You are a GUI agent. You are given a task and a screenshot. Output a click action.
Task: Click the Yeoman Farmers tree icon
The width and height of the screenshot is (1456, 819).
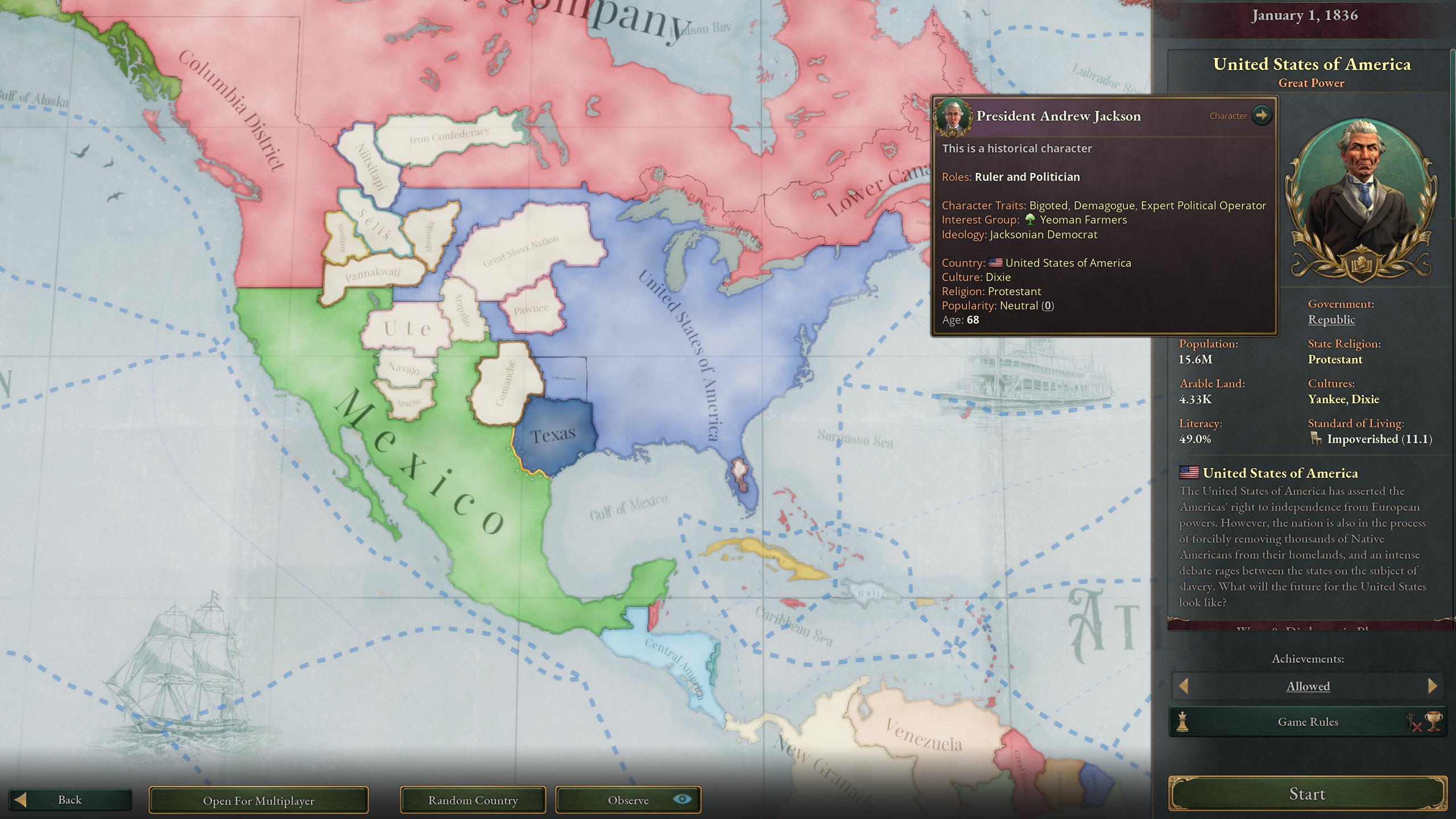(1031, 220)
